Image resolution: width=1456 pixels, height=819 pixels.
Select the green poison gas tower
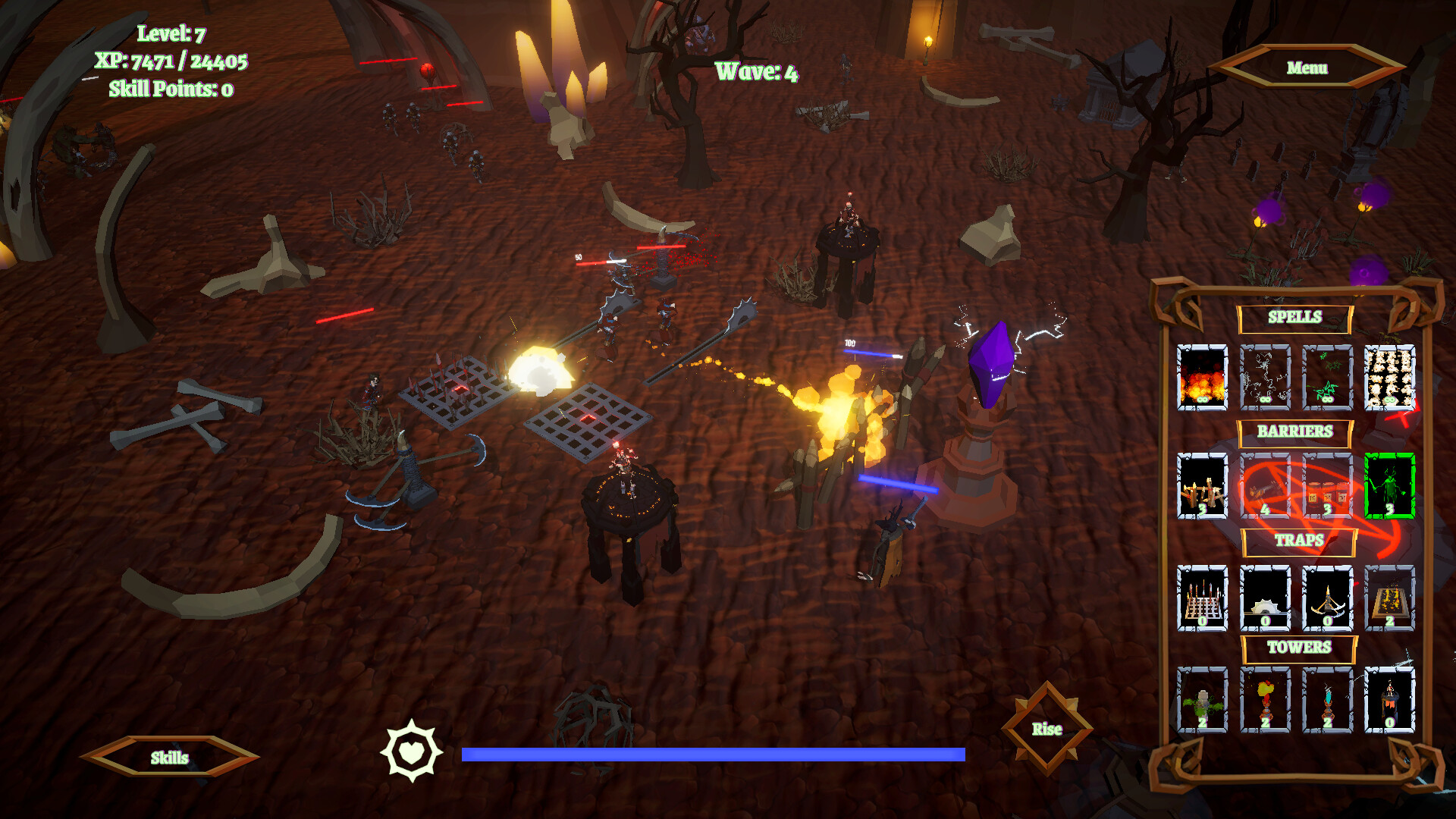click(x=1202, y=700)
